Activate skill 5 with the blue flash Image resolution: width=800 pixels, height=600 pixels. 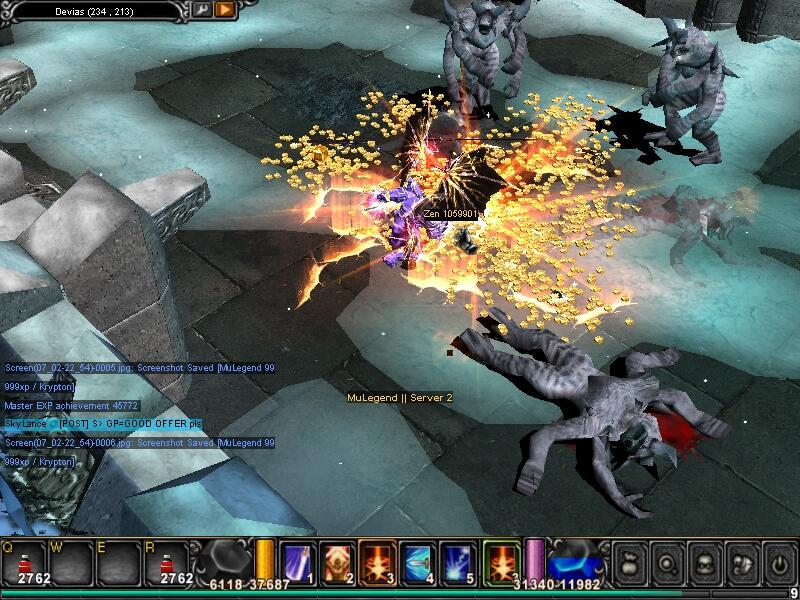(457, 562)
